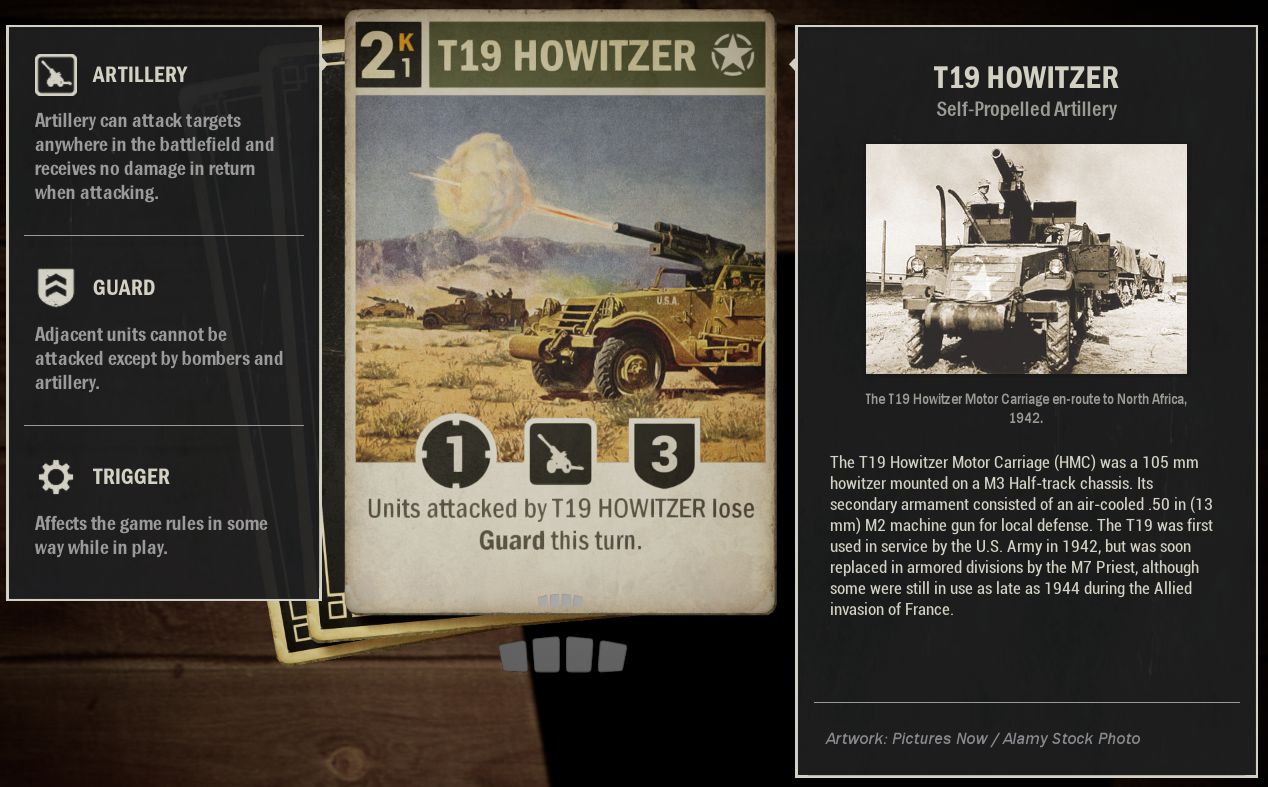Select the T19 Howitzer card
This screenshot has height=787, width=1268.
[x=560, y=310]
